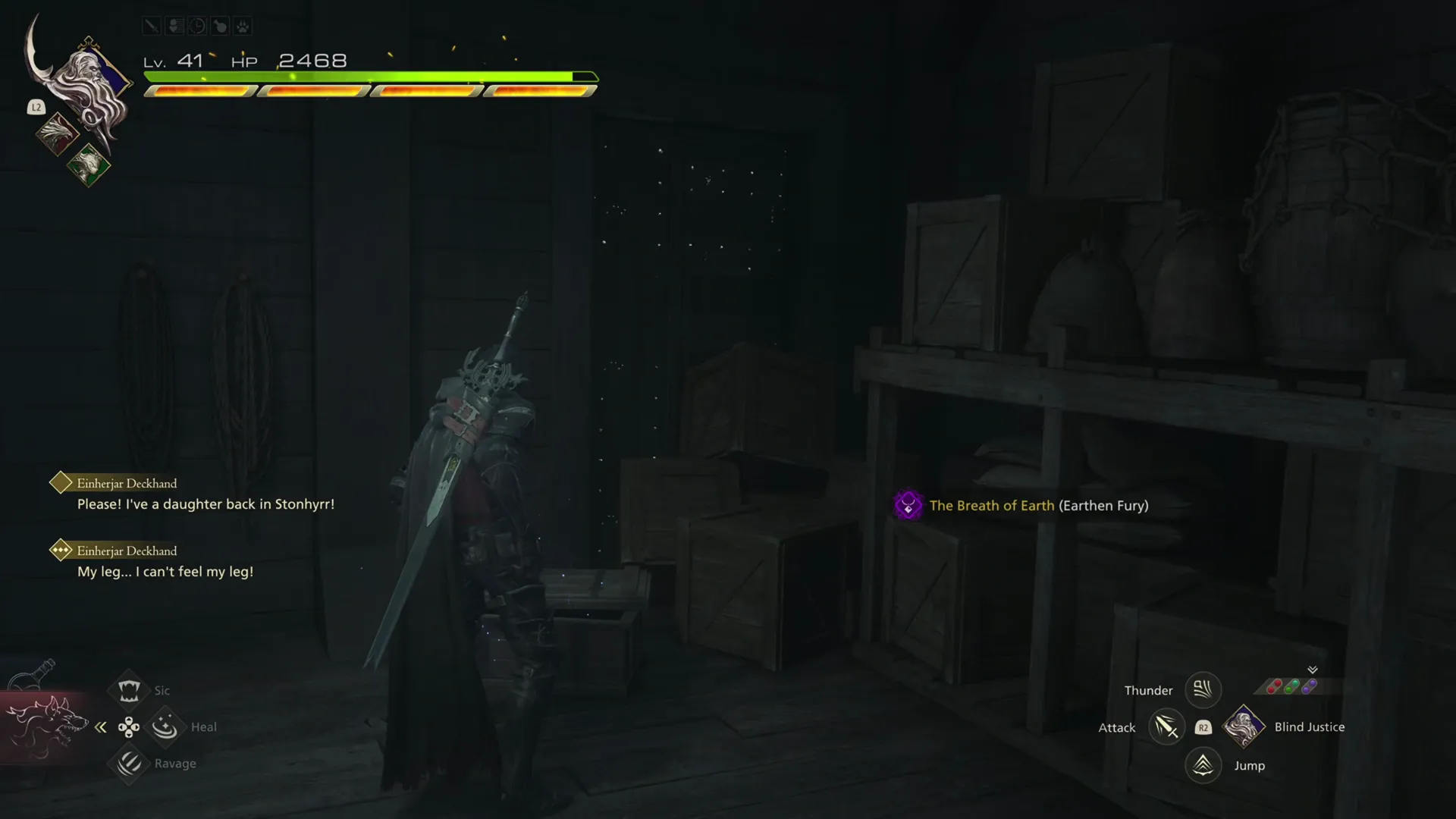The image size is (1456, 819).
Task: Click the Blind Justice eikon portrait
Action: (1244, 726)
